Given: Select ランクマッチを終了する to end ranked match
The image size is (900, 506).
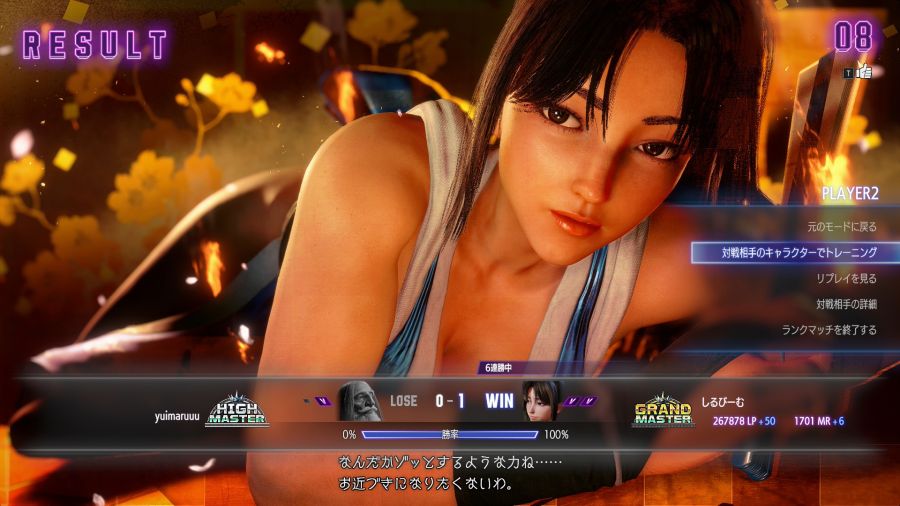Looking at the screenshot, I should [x=829, y=329].
